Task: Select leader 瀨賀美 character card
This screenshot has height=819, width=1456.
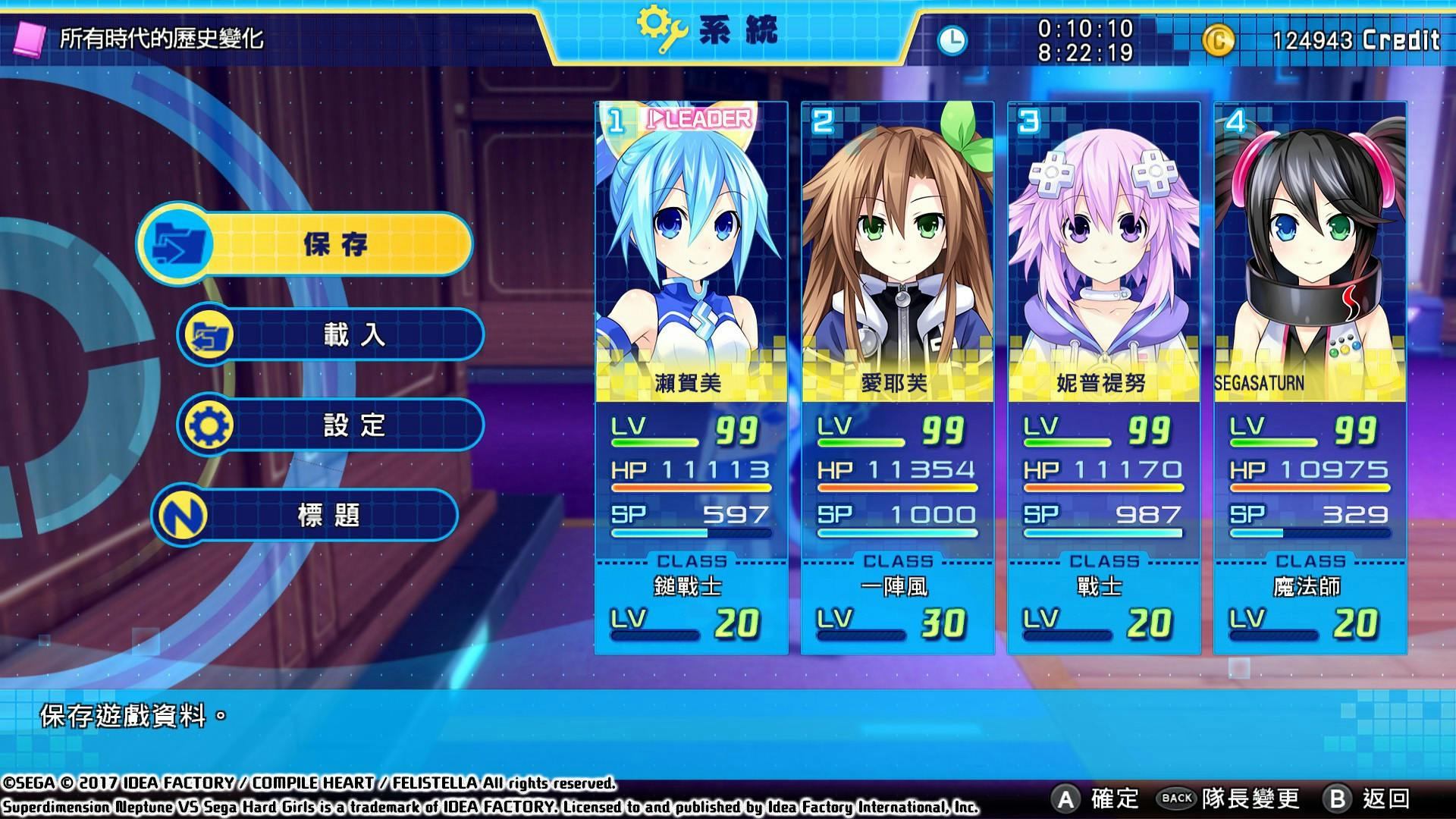Action: click(x=691, y=378)
